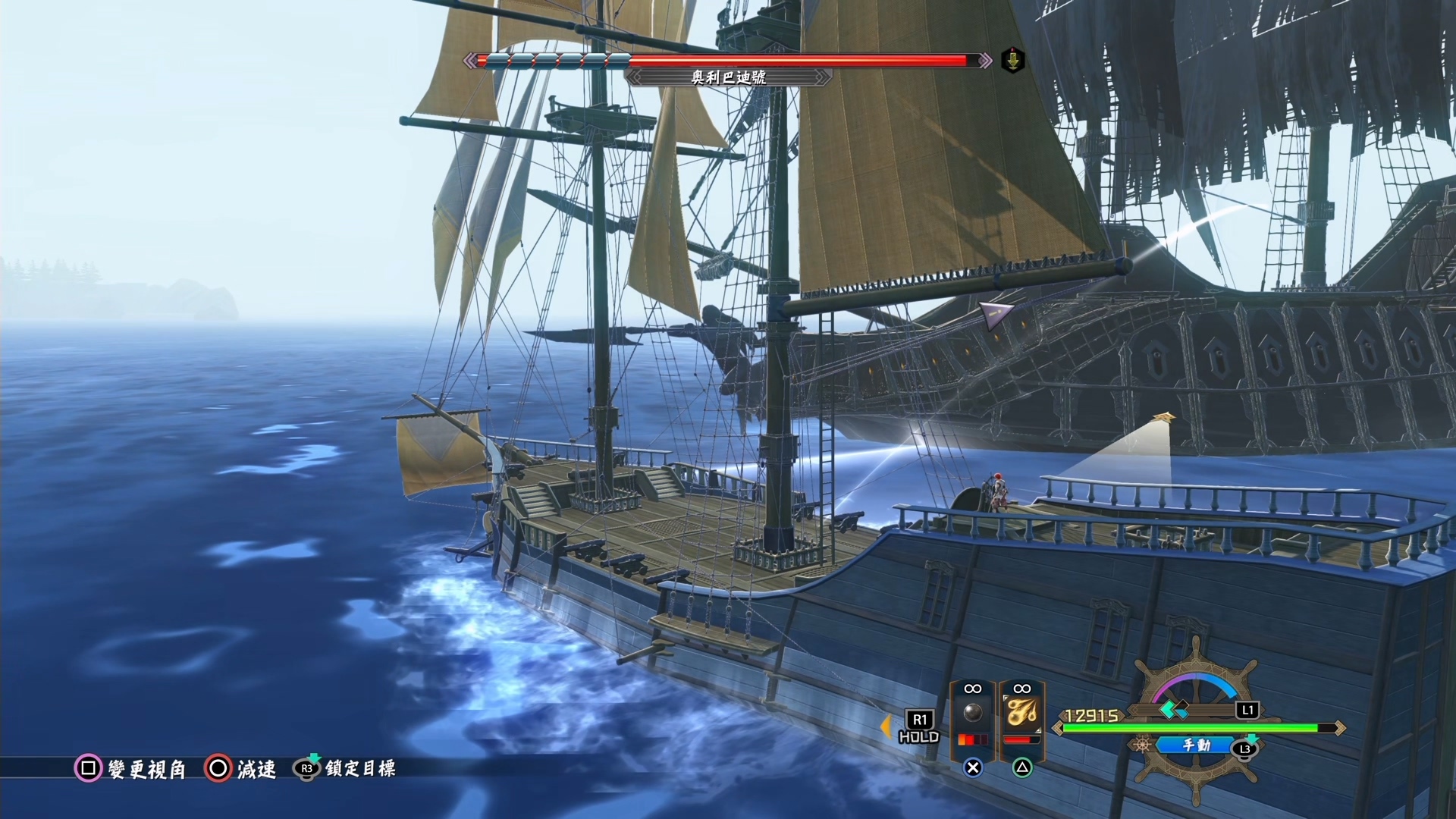
Task: Click the yellow down-arrow debuff icon
Action: point(1013,60)
